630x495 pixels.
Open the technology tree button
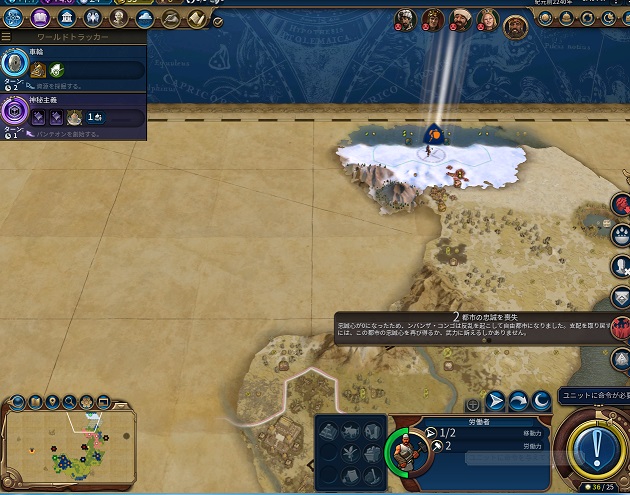tap(14, 18)
